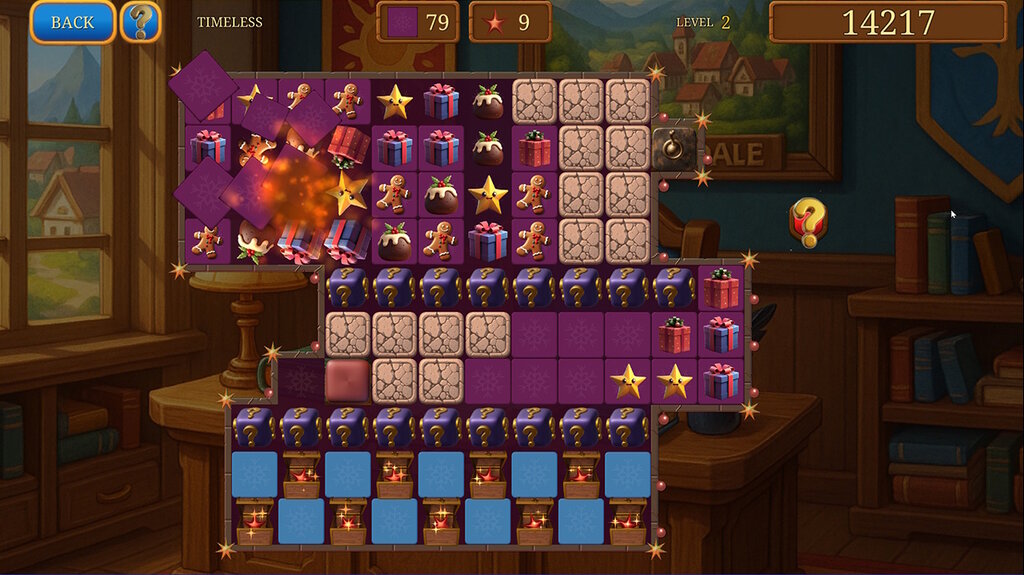Screen dimensions: 1024x575
Task: Click the BACK button
Action: [72, 22]
